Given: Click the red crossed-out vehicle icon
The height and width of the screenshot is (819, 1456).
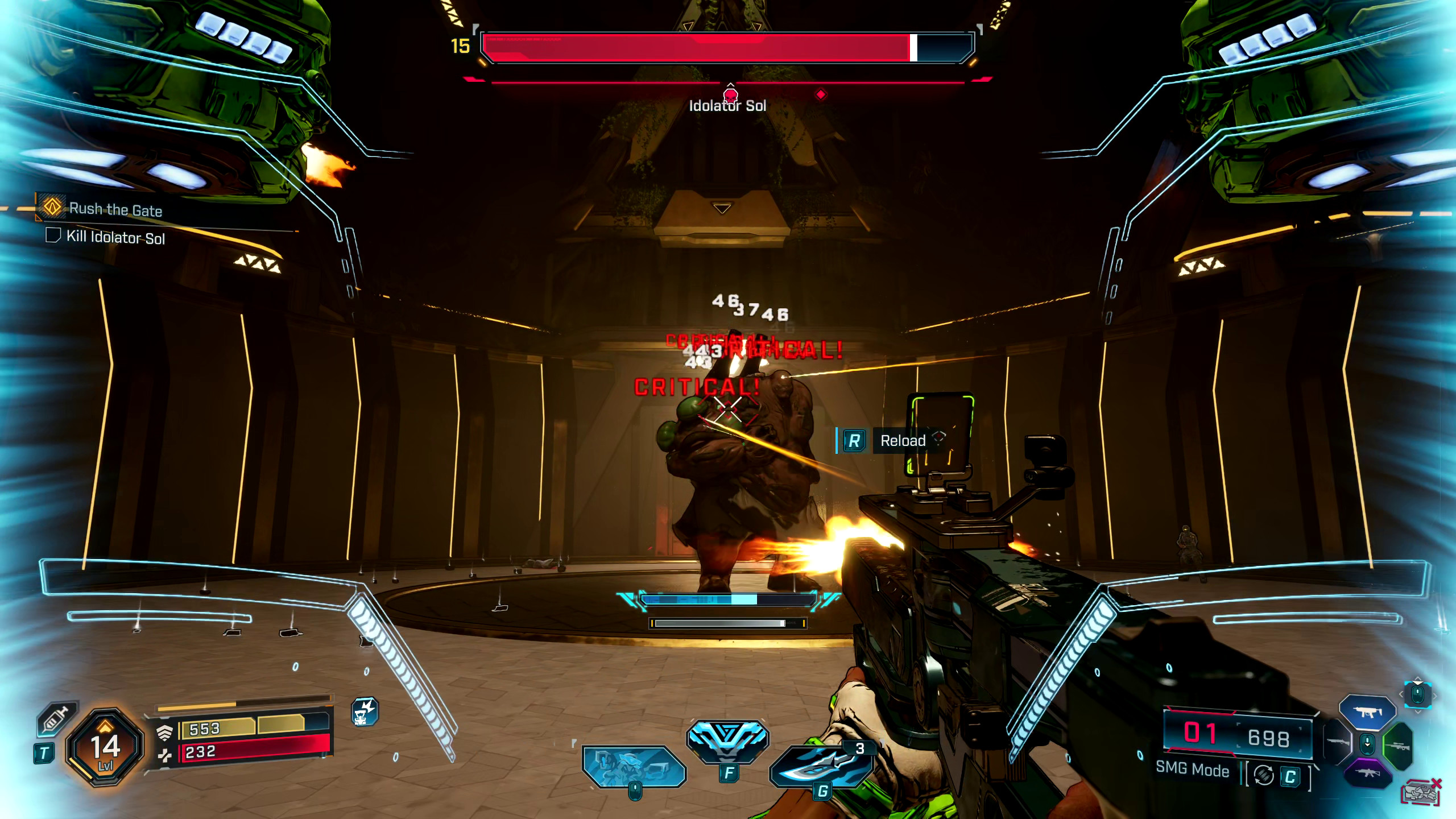Looking at the screenshot, I should [x=1421, y=791].
